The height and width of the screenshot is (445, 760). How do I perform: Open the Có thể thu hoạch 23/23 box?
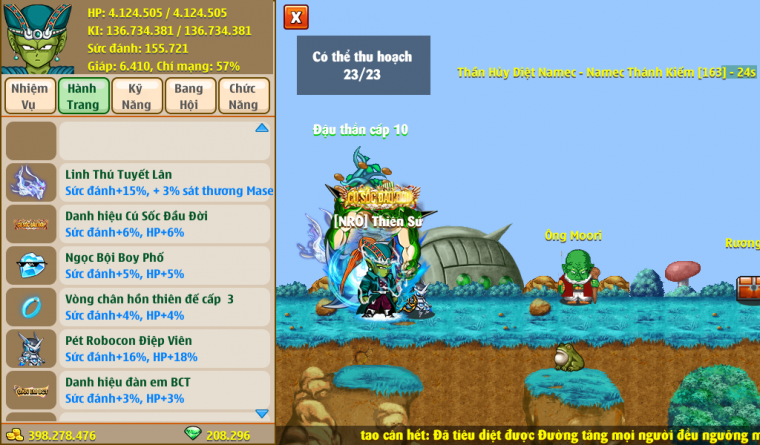pos(363,65)
